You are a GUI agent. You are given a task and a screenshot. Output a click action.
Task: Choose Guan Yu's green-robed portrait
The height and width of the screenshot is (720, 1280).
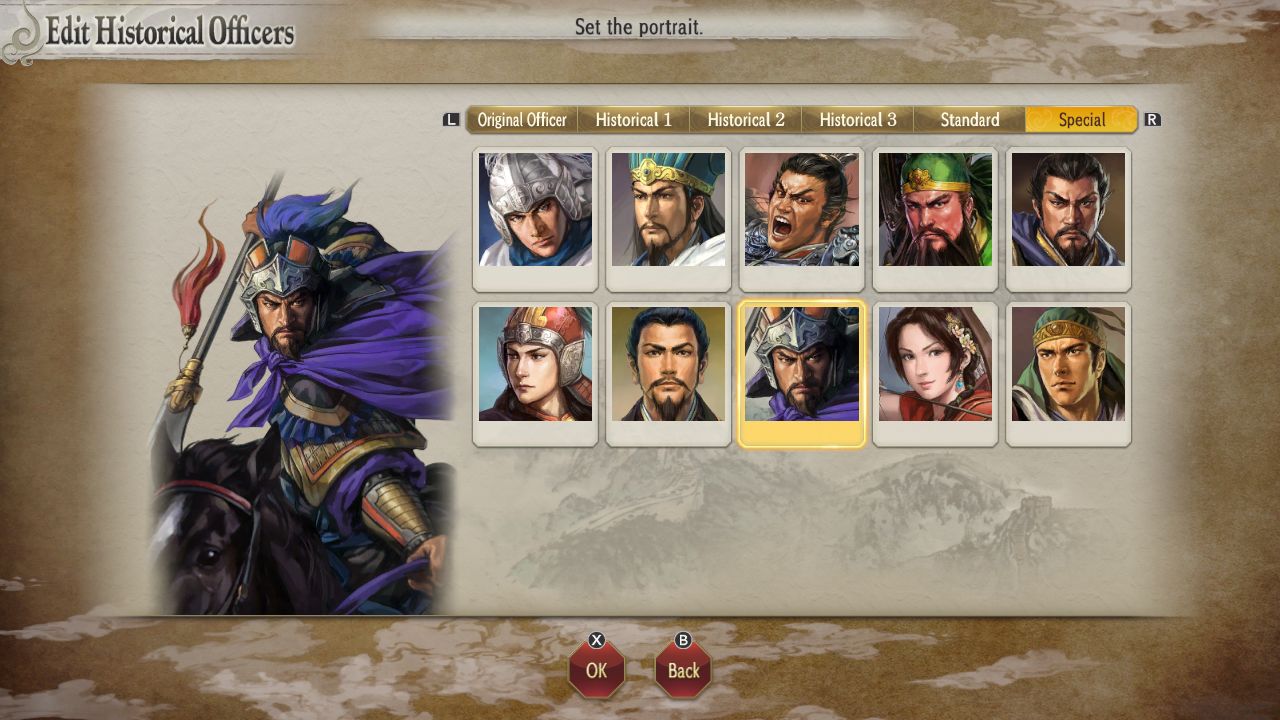pyautogui.click(x=935, y=211)
